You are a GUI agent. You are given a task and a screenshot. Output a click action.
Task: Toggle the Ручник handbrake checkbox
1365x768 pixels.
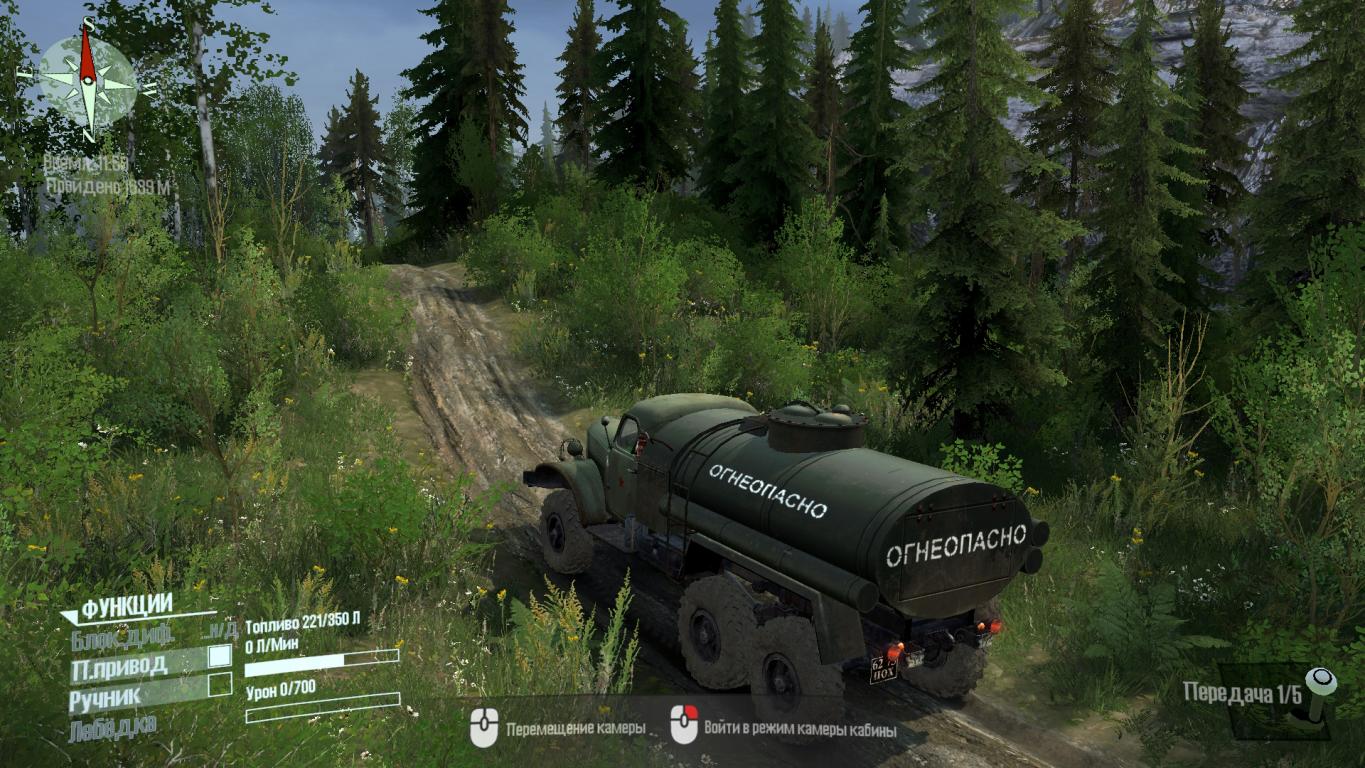[219, 685]
